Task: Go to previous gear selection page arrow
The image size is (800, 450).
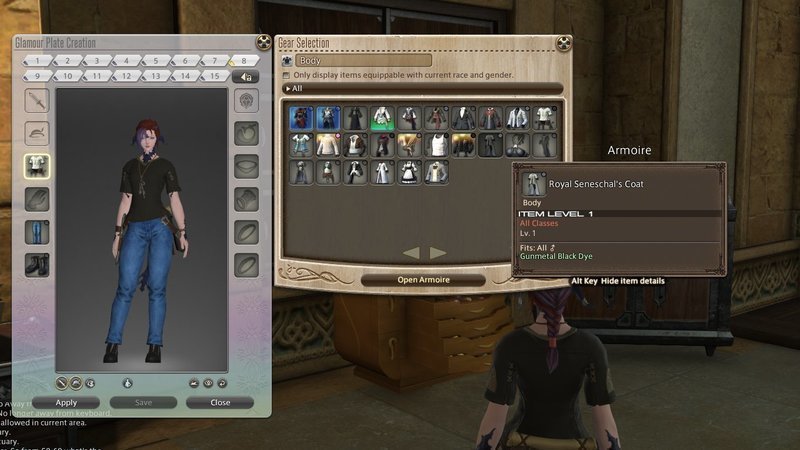Action: click(410, 253)
